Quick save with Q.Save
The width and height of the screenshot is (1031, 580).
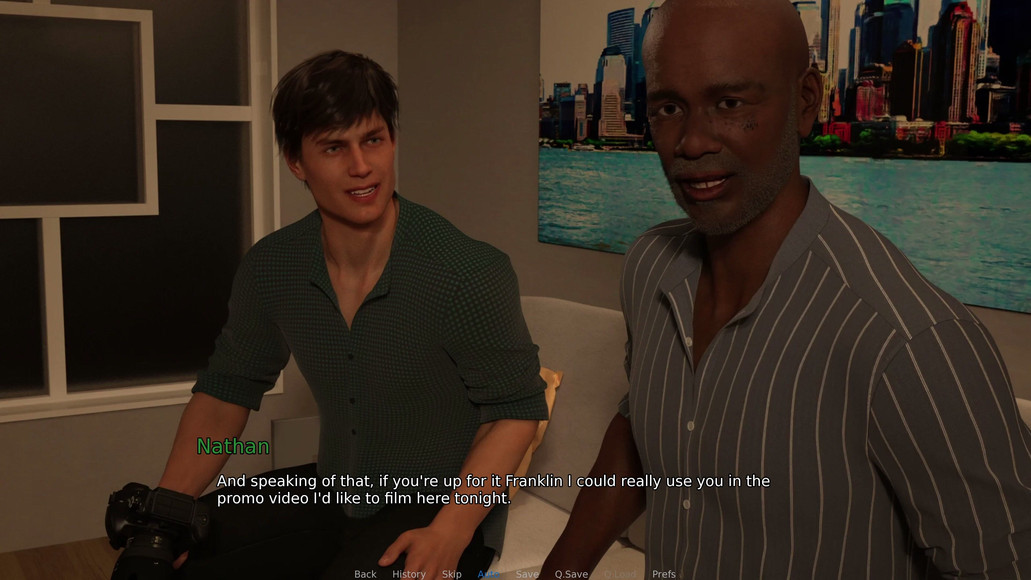coord(571,574)
